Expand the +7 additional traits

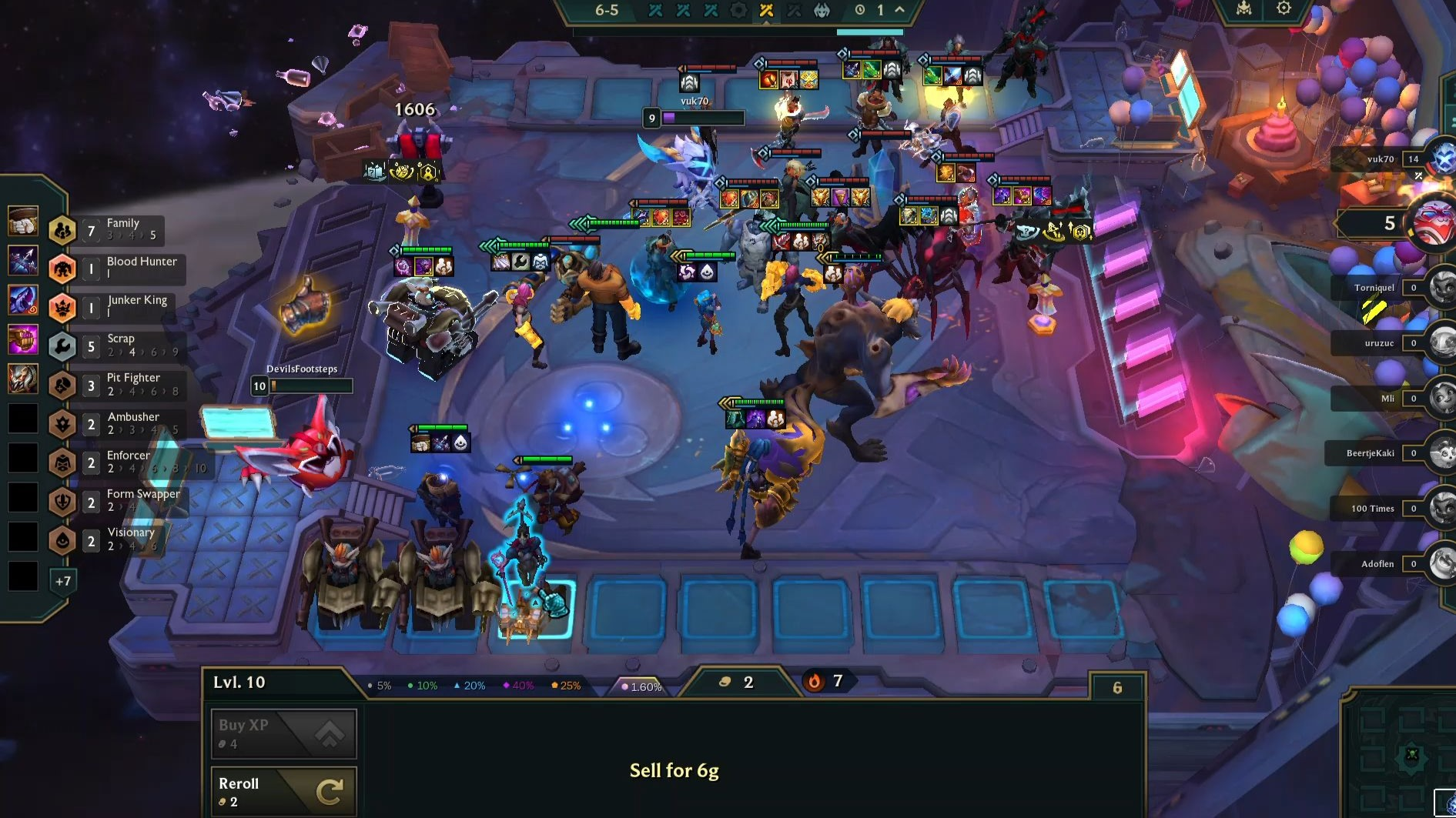tap(63, 581)
